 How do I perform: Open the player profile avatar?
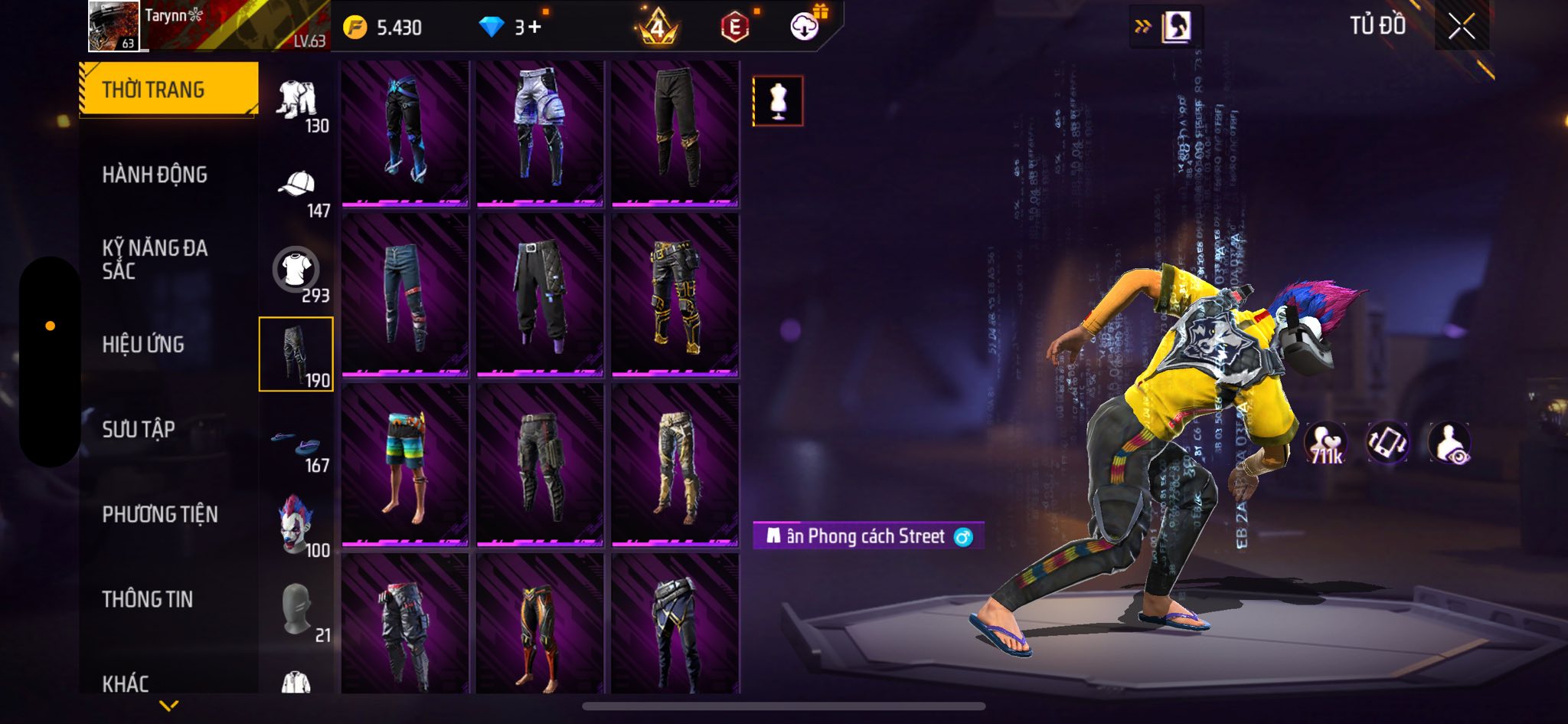(x=113, y=26)
